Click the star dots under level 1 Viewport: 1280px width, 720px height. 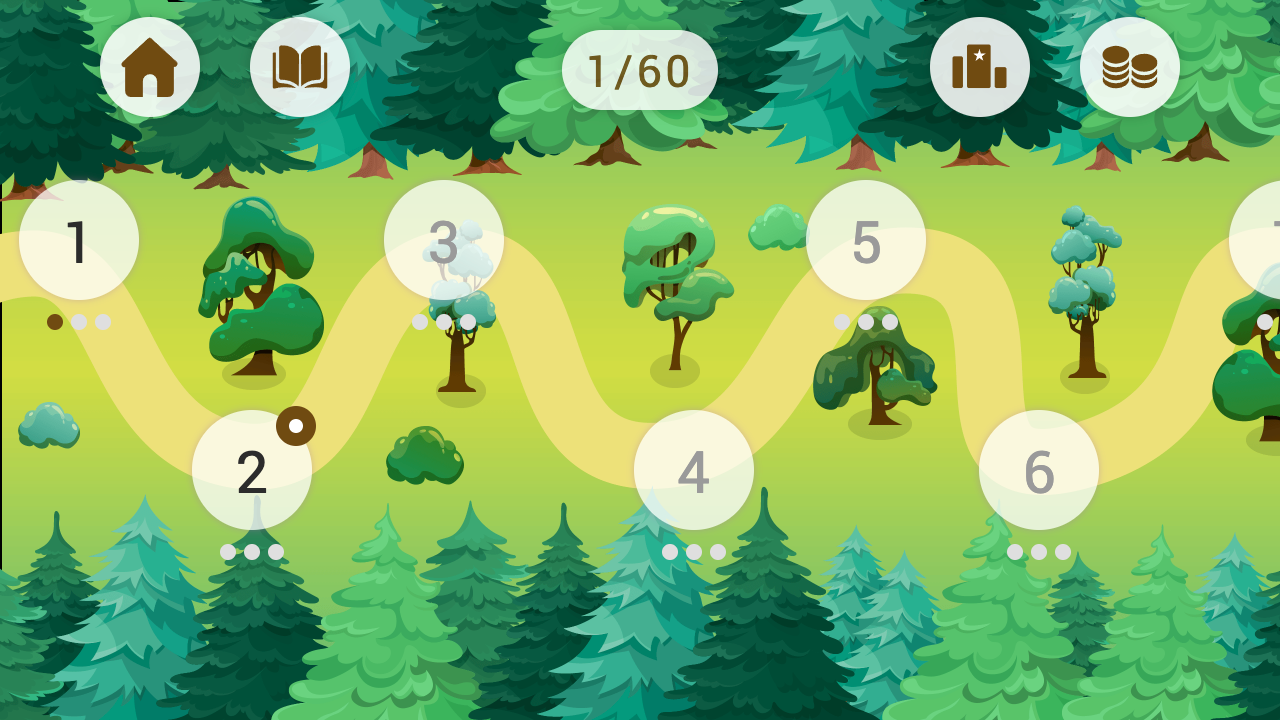[77, 322]
